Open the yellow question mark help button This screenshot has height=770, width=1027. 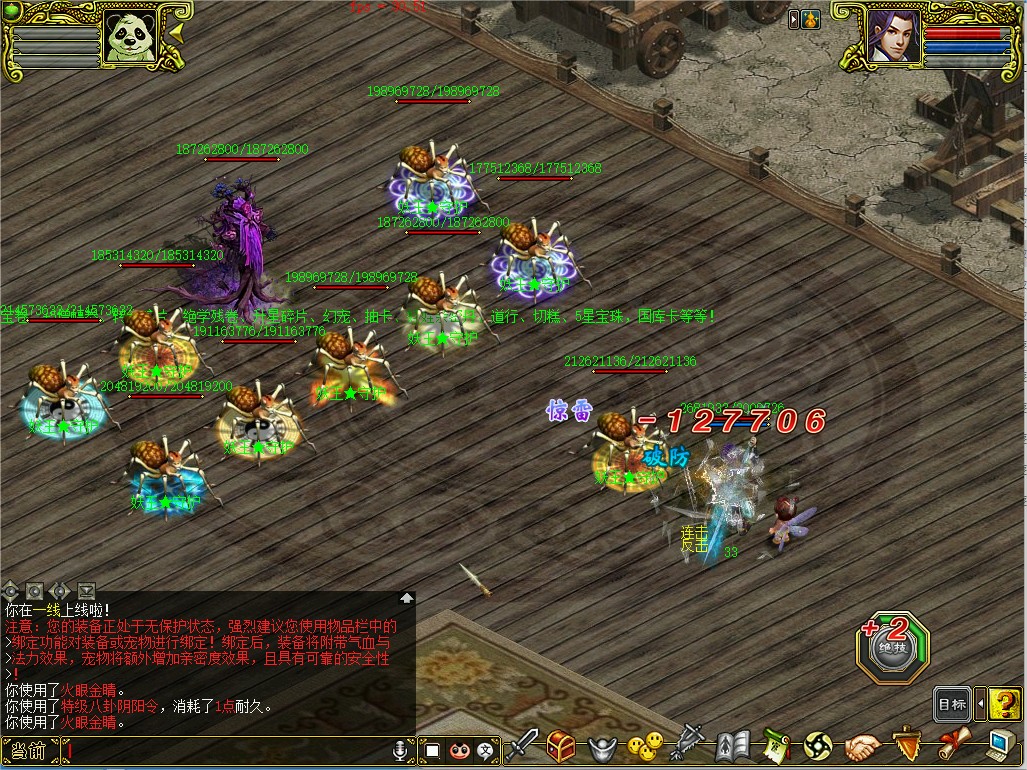pyautogui.click(x=1005, y=704)
